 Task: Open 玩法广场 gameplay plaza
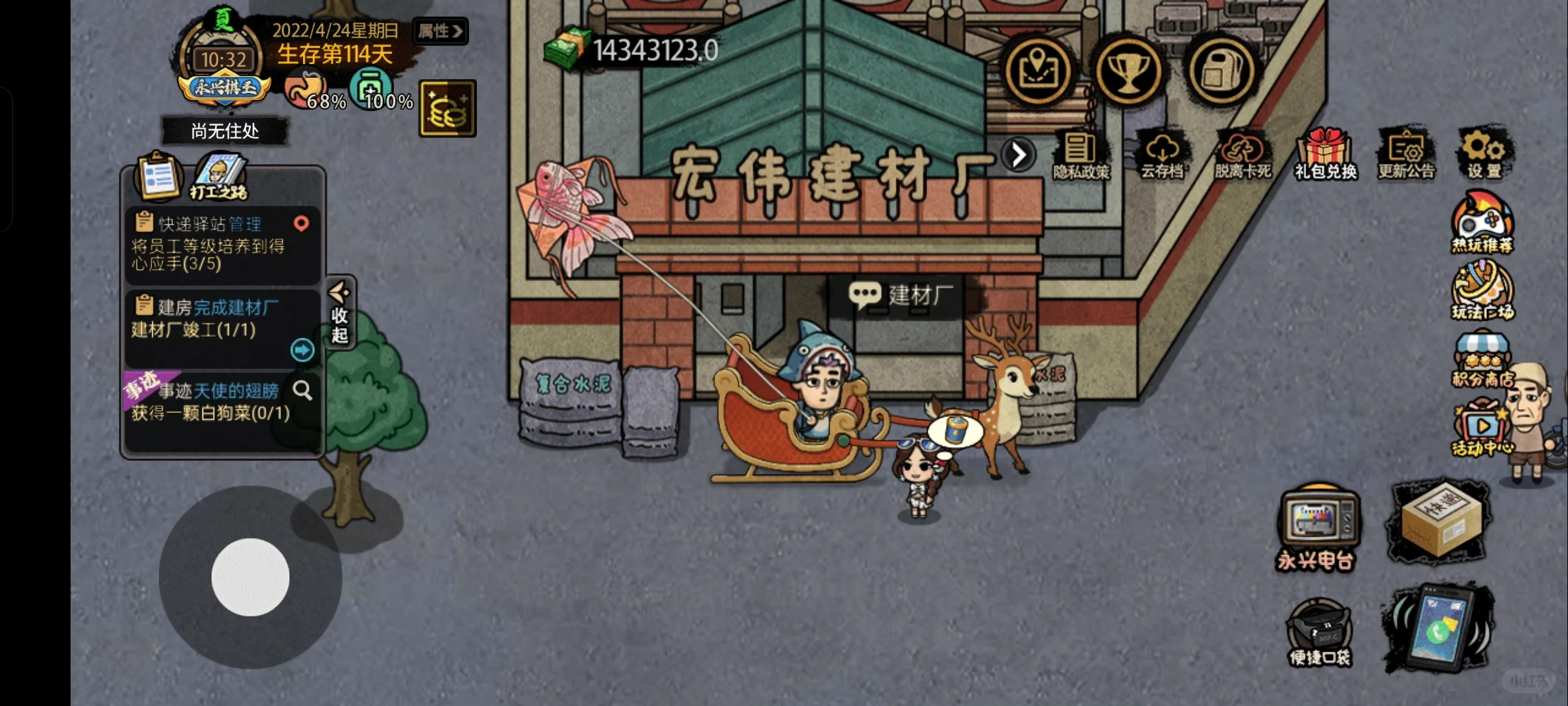[x=1482, y=291]
